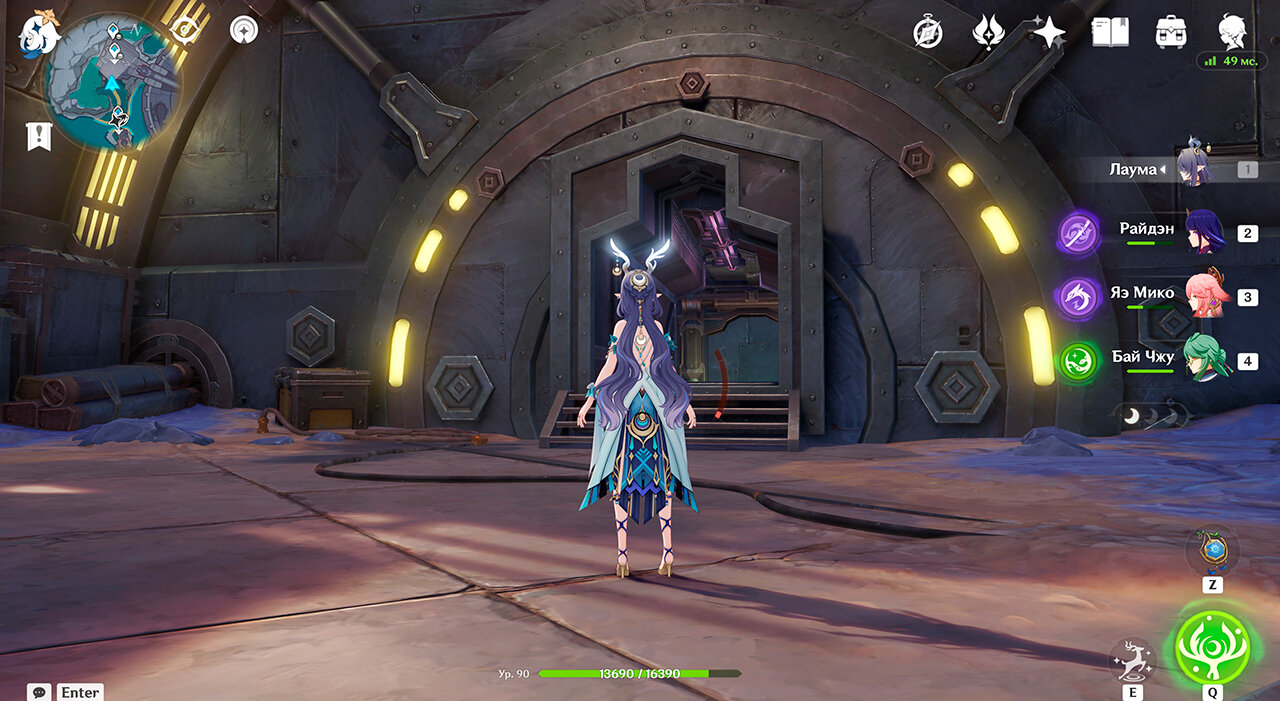Open the adventurer handbook book icon
This screenshot has width=1280, height=701.
[x=1110, y=33]
